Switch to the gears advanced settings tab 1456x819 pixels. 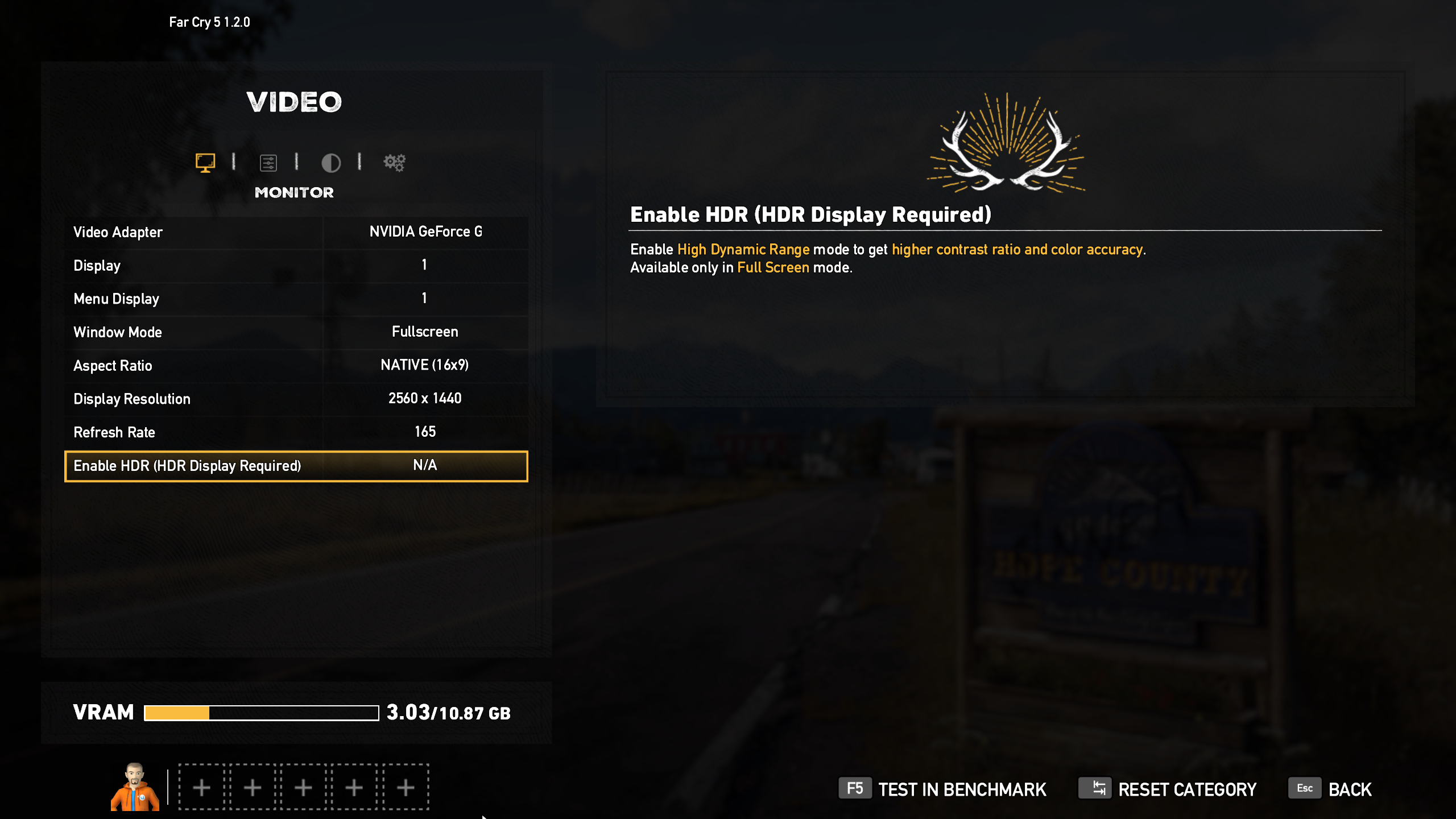pyautogui.click(x=394, y=163)
